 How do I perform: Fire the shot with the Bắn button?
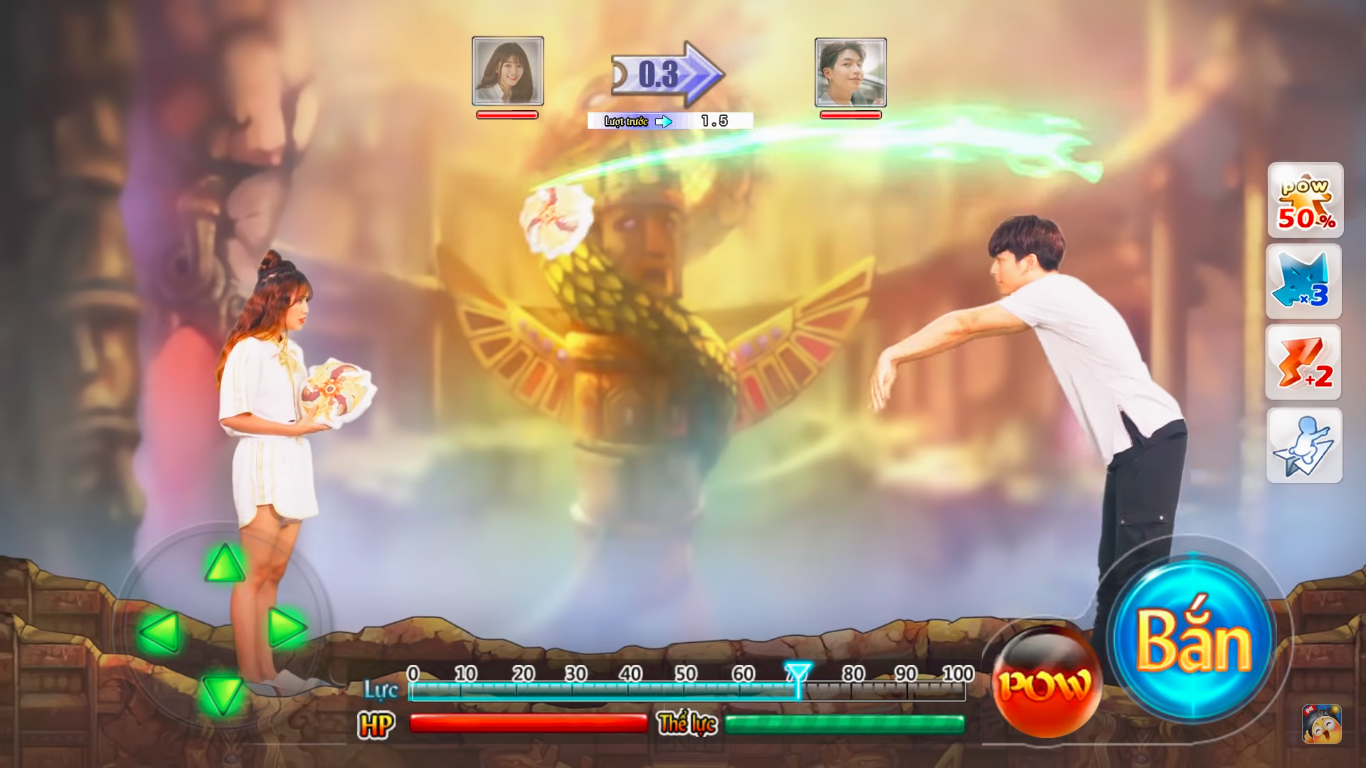1192,640
